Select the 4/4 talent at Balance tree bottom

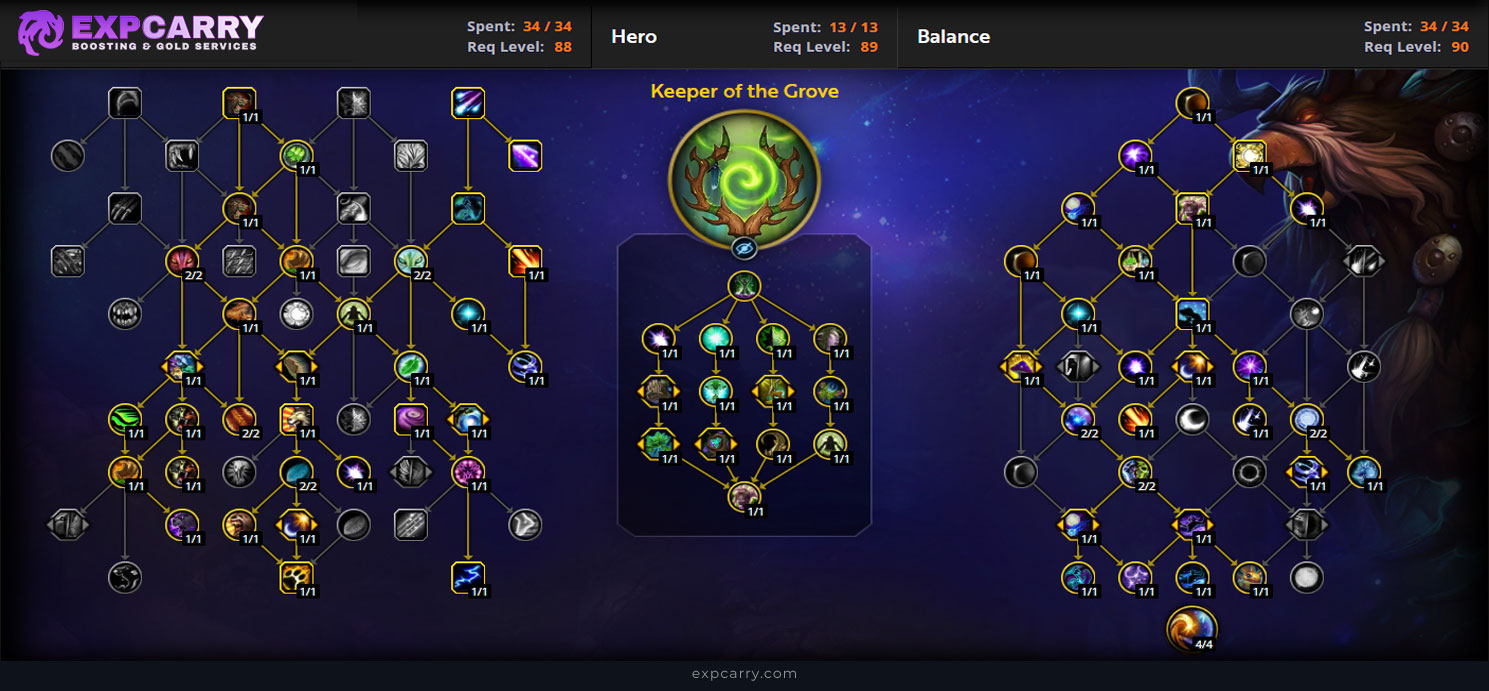1192,628
